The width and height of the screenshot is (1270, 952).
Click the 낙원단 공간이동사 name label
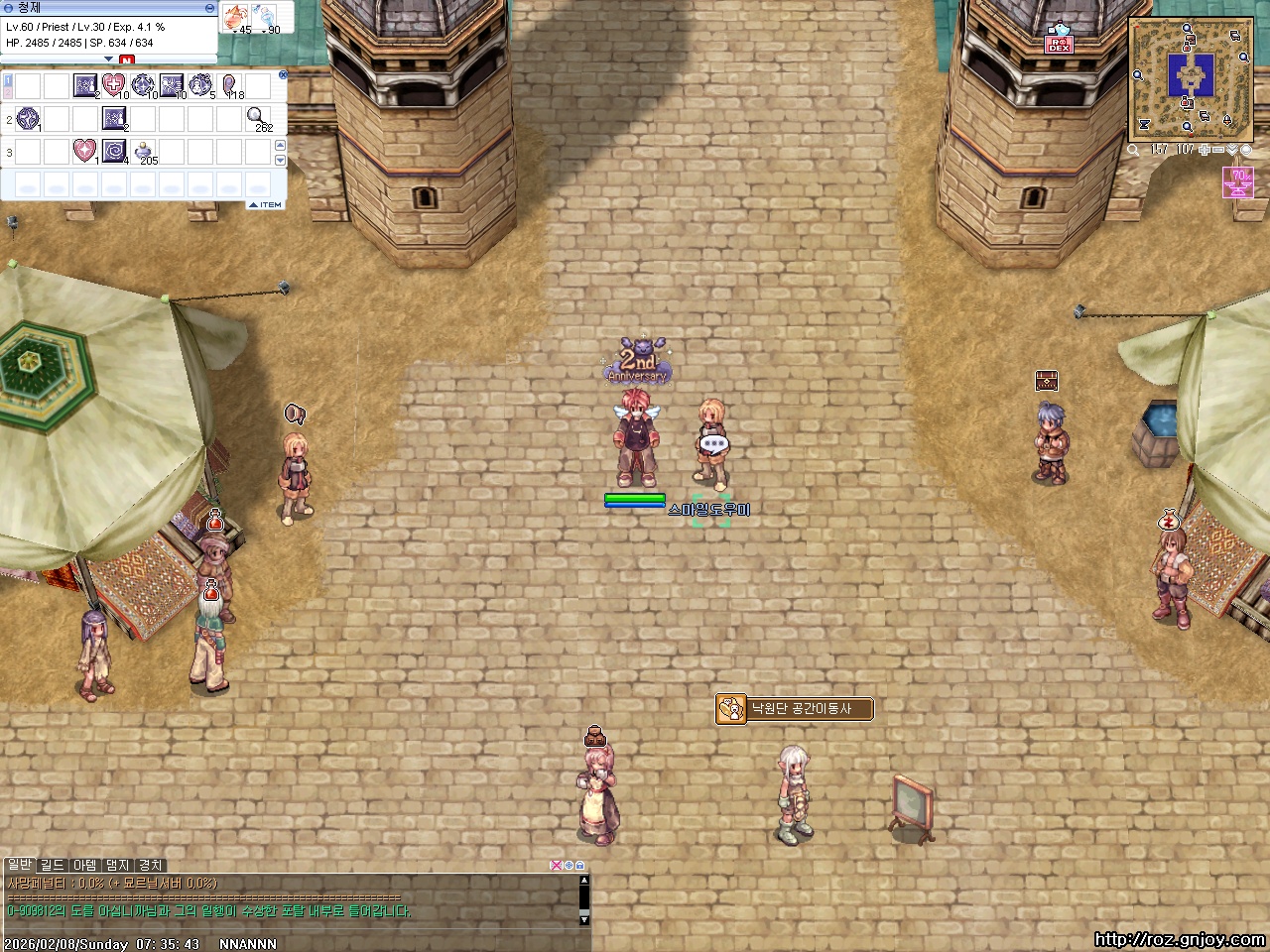click(801, 708)
